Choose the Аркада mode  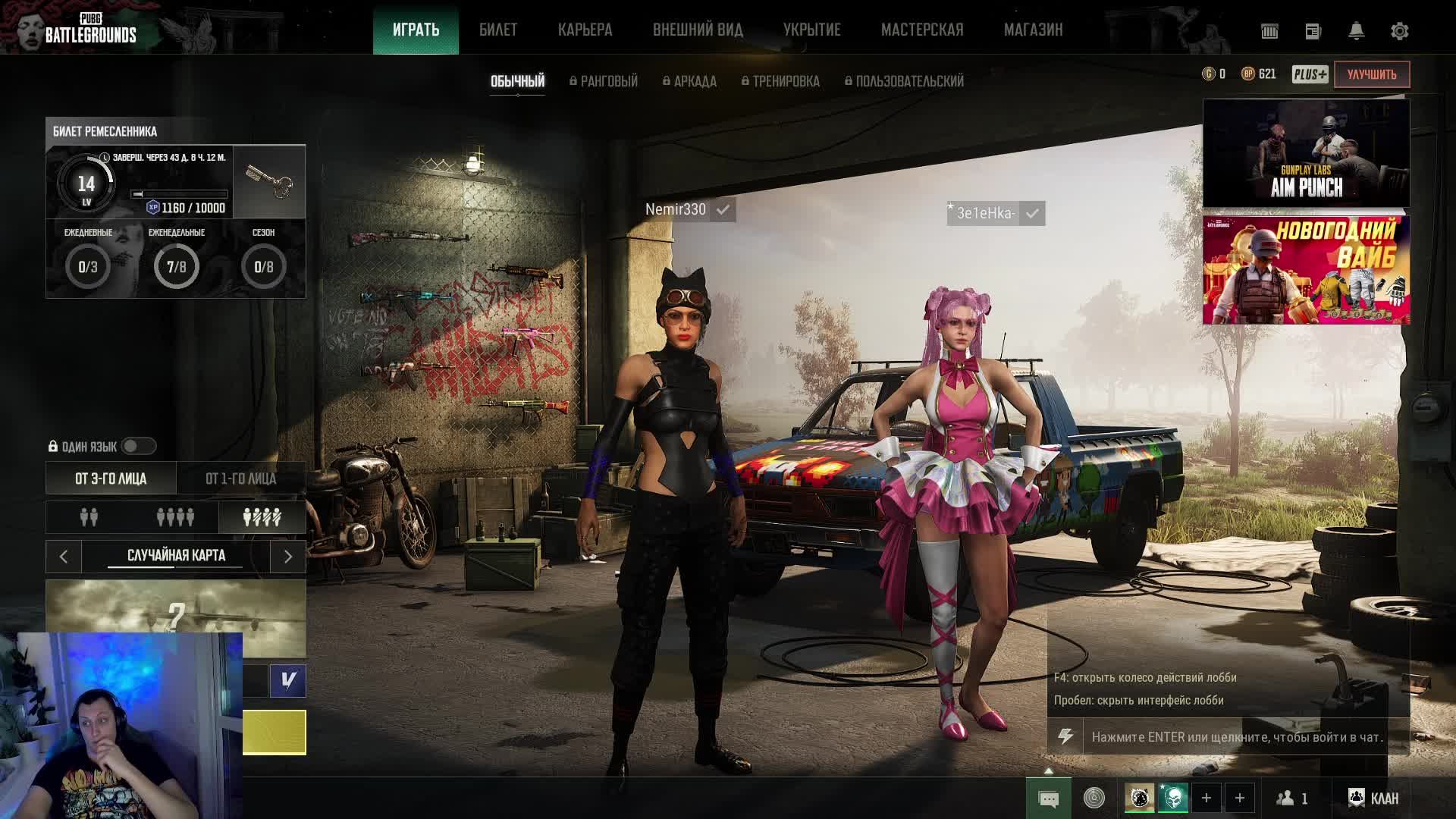689,81
